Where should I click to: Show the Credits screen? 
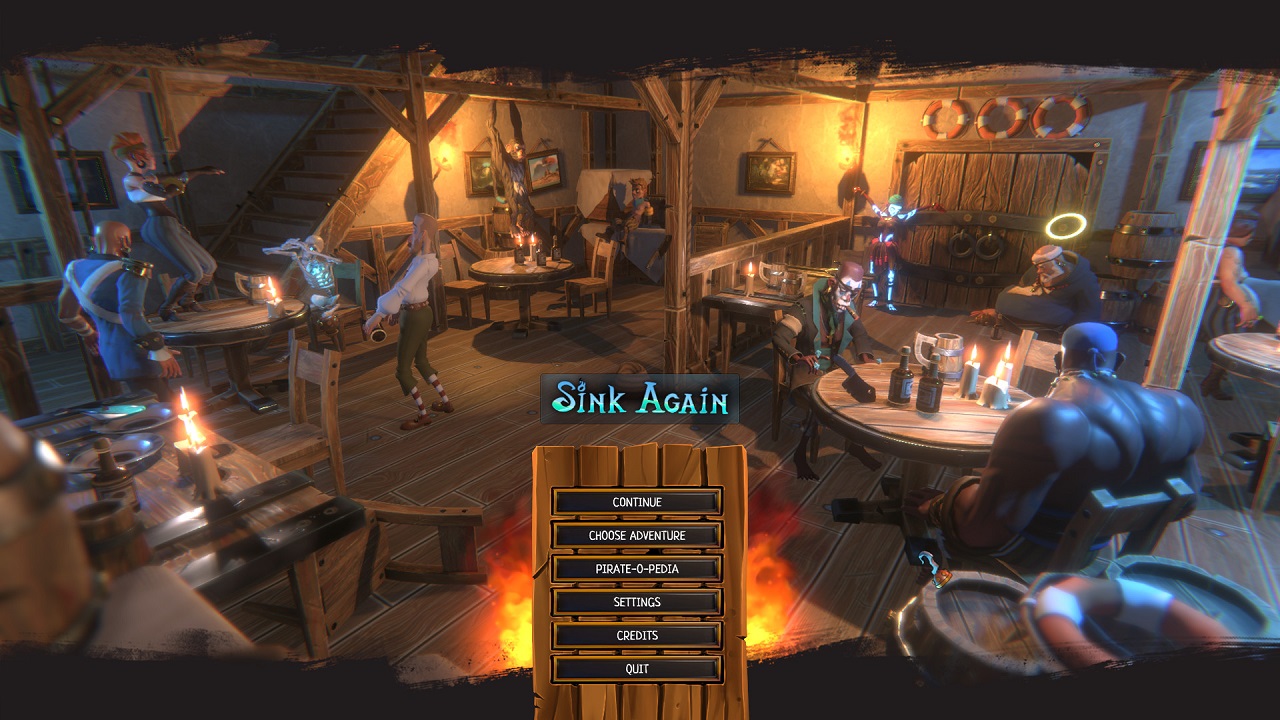[637, 635]
